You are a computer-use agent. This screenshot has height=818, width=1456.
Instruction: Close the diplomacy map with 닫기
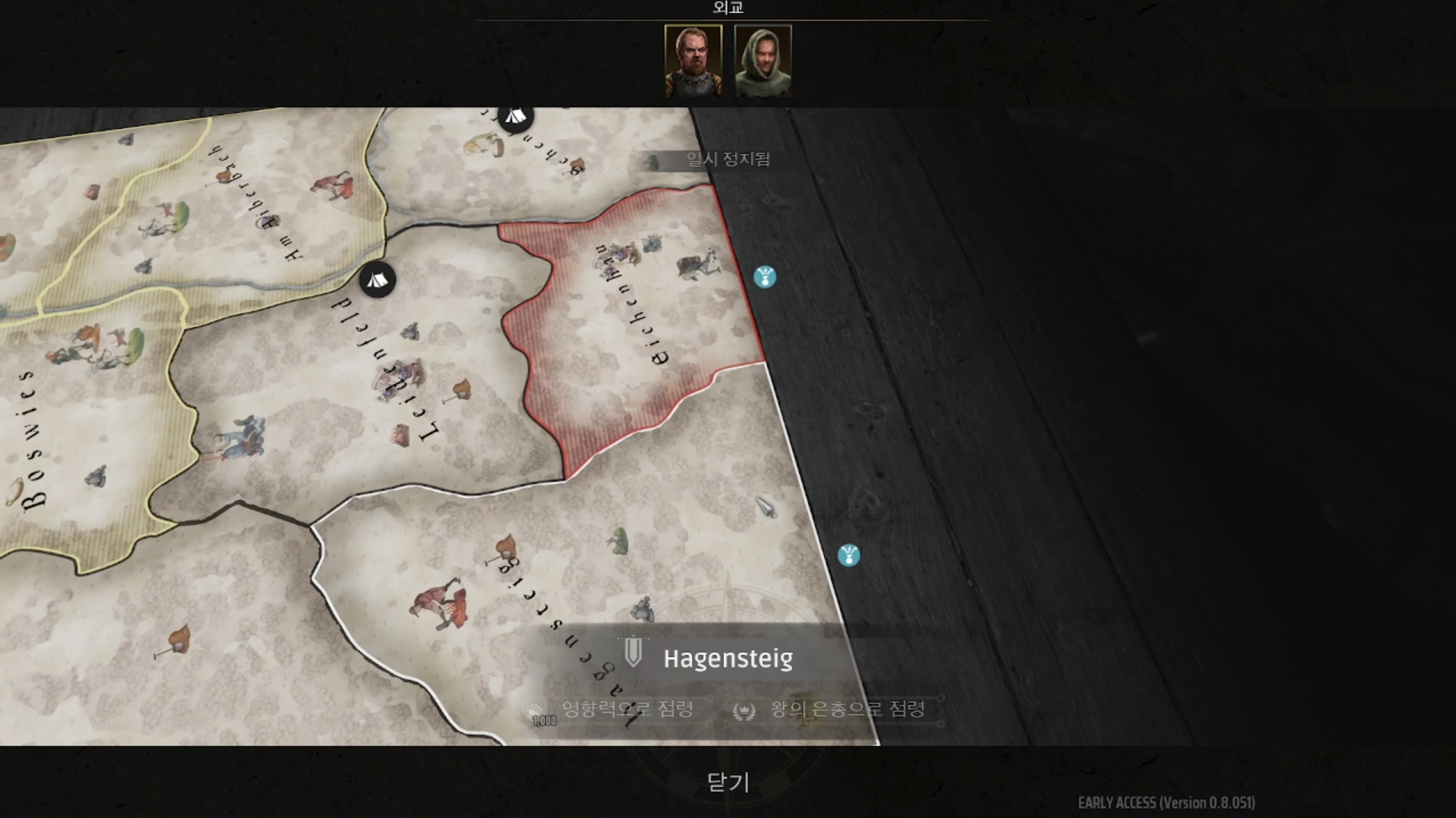pos(728,782)
